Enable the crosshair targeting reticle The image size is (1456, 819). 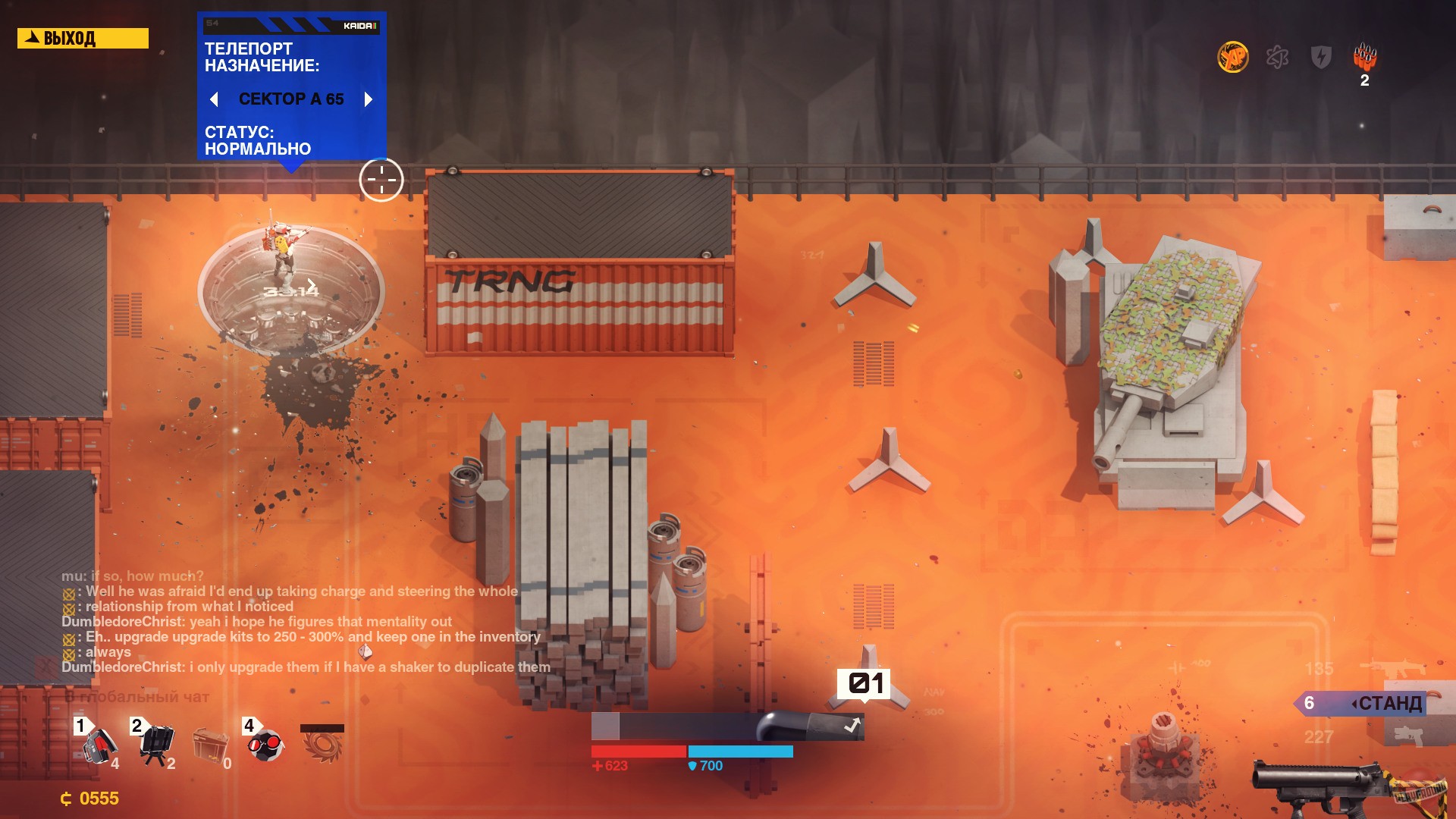381,180
